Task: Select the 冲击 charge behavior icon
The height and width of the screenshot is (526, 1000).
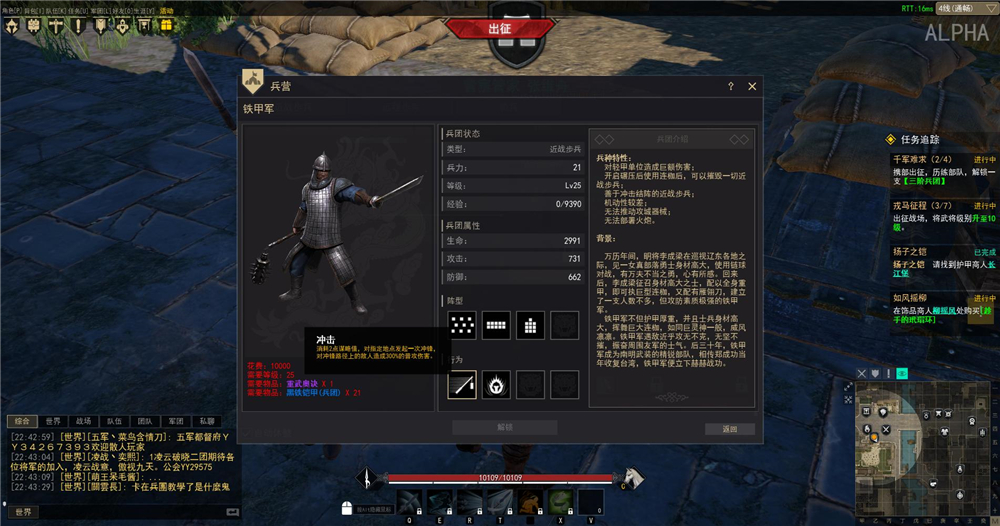Action: pyautogui.click(x=462, y=383)
